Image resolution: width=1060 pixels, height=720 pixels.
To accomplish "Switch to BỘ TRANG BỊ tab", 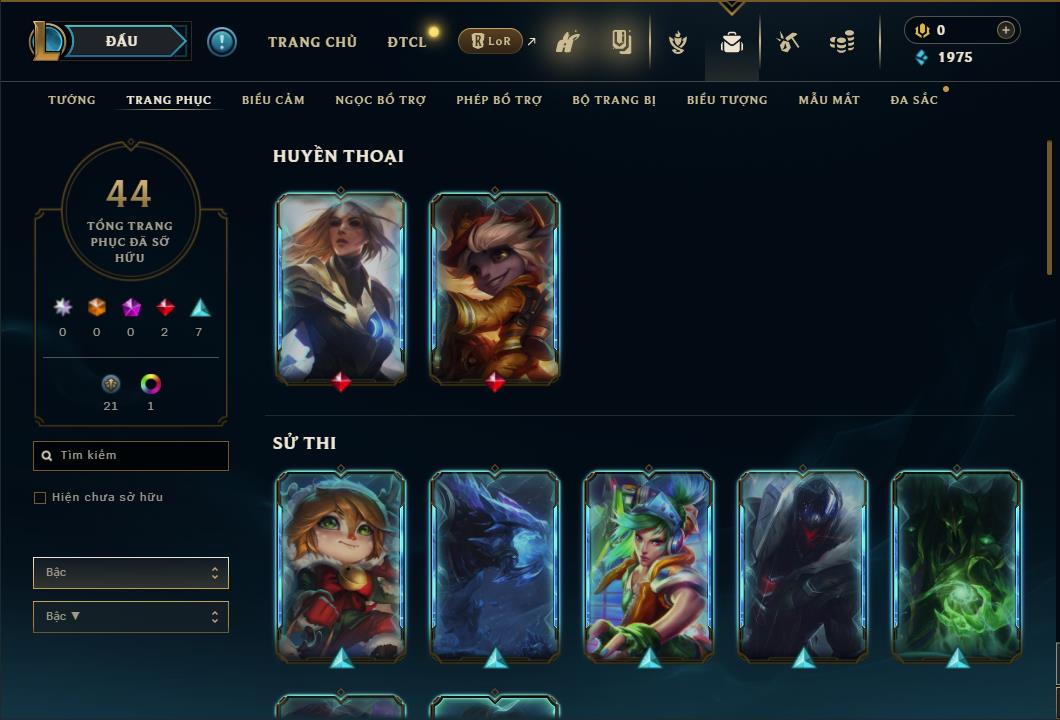I will pos(614,100).
